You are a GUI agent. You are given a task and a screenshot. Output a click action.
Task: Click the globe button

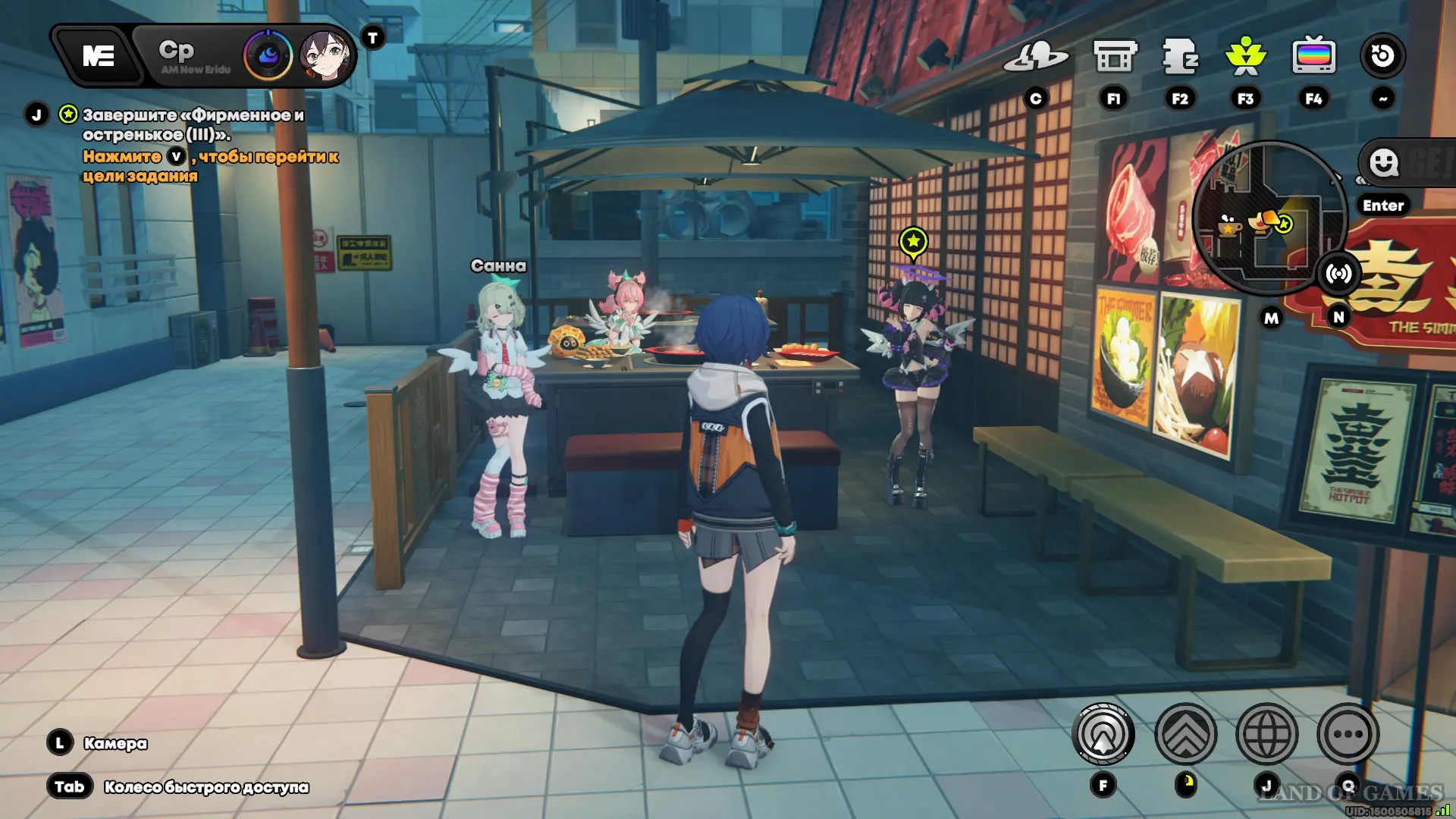pos(1266,734)
